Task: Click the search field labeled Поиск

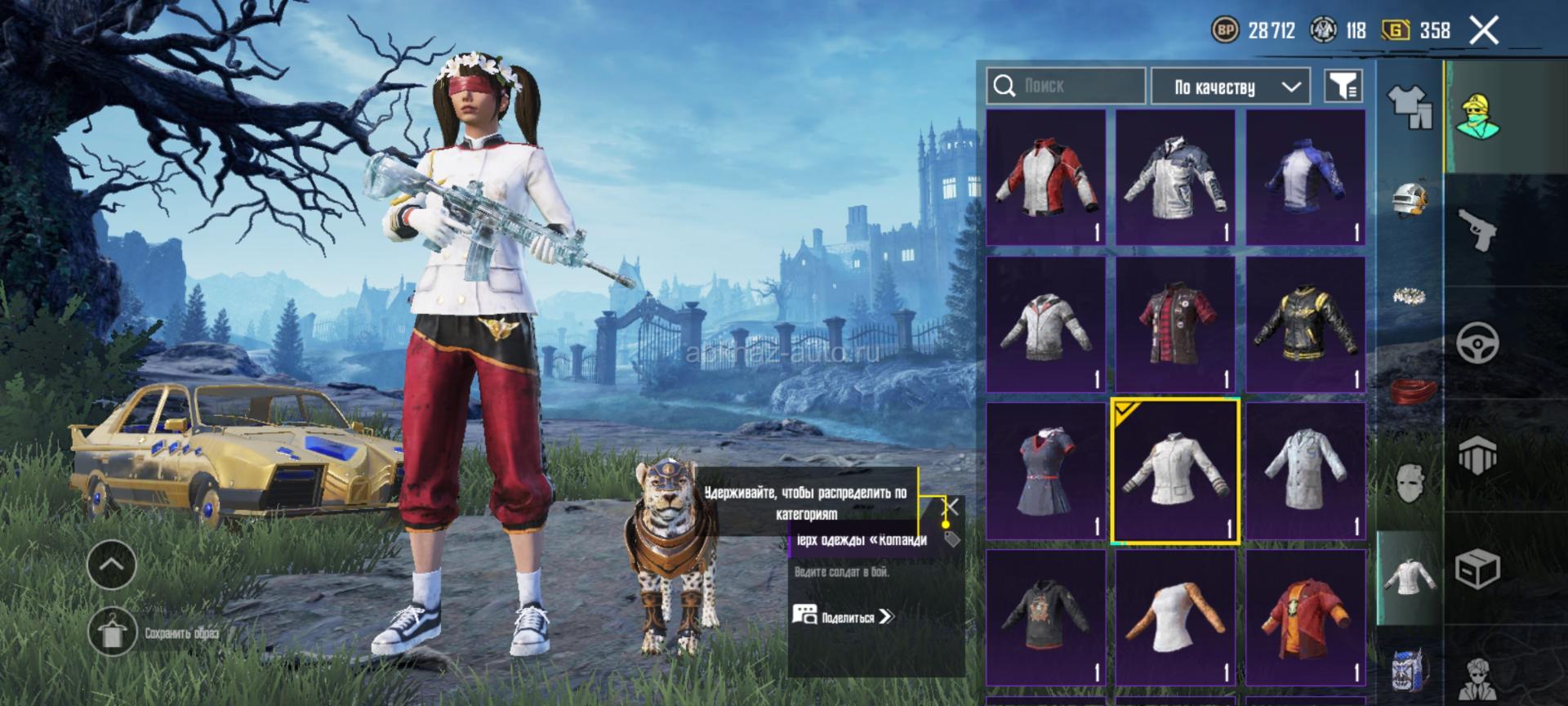Action: coord(1066,86)
